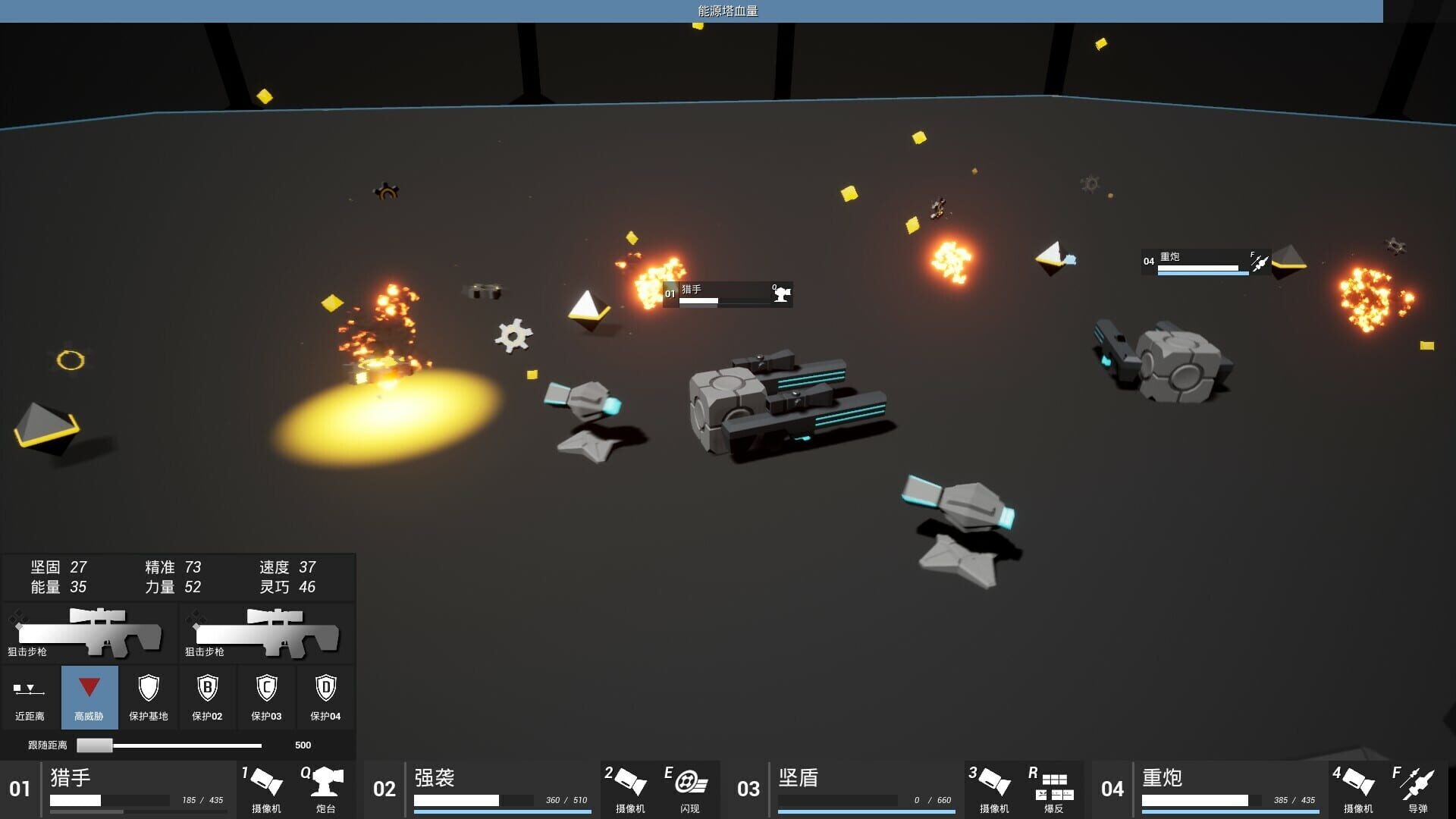The image size is (1456, 819).
Task: Select the first 狙击步枪 weapon icon
Action: (x=88, y=634)
